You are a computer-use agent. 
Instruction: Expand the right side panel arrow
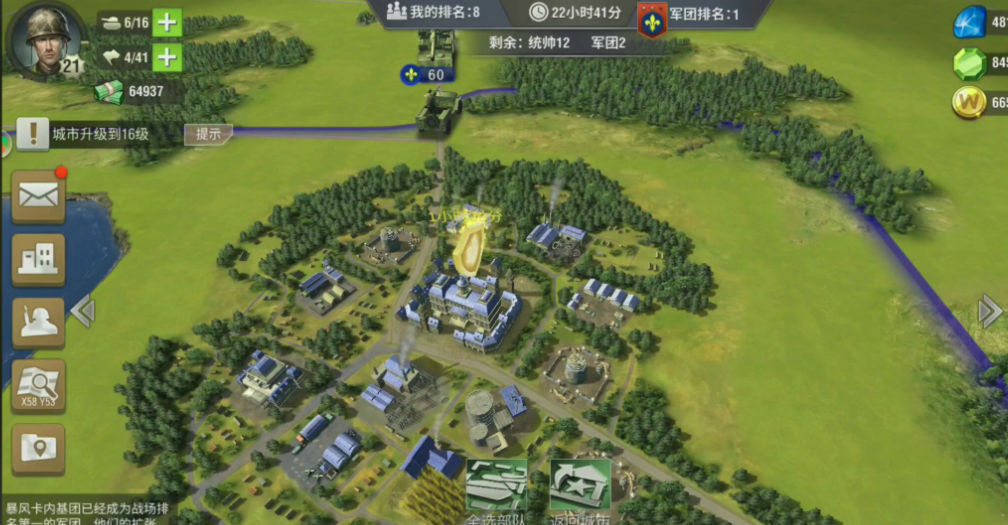click(989, 311)
